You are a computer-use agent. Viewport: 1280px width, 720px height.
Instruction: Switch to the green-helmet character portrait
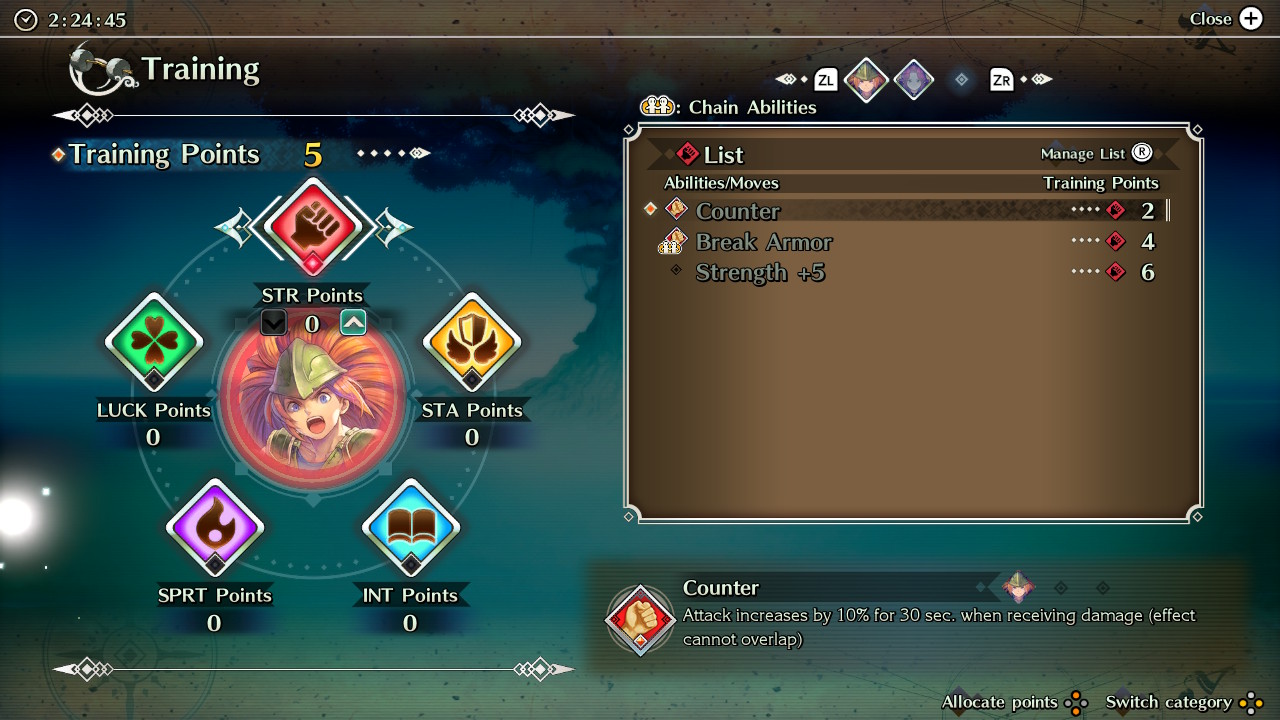click(866, 80)
